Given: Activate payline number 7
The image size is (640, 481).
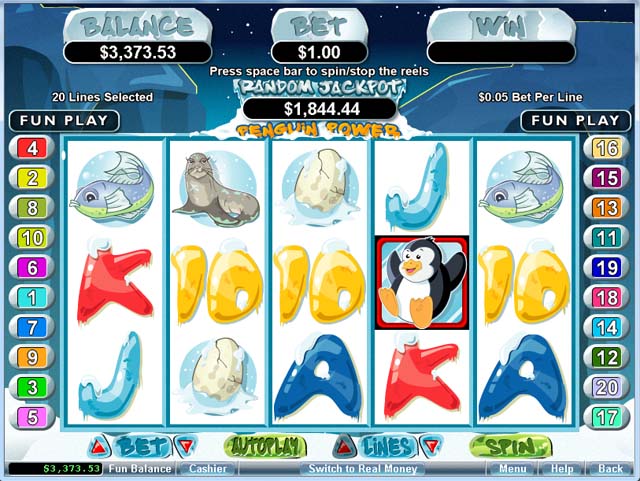Looking at the screenshot, I should click(x=32, y=327).
